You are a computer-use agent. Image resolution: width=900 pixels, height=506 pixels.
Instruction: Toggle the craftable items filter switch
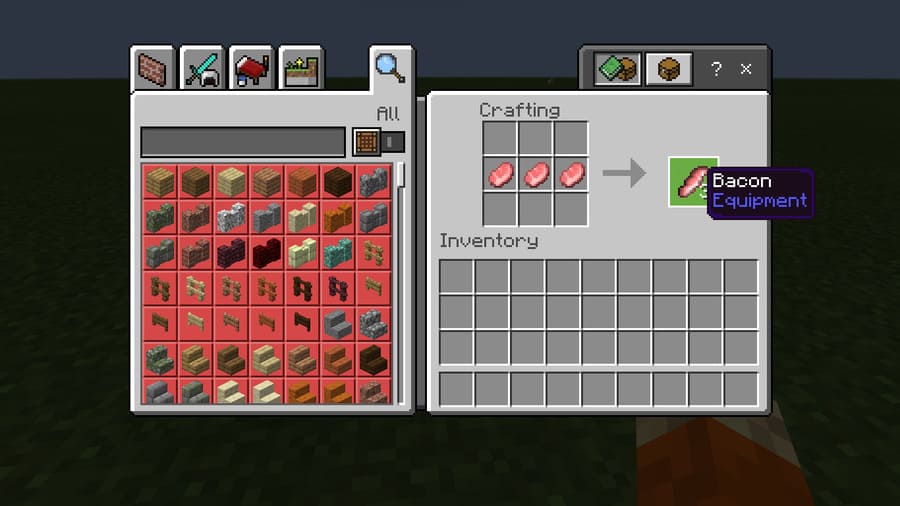pyautogui.click(x=380, y=142)
